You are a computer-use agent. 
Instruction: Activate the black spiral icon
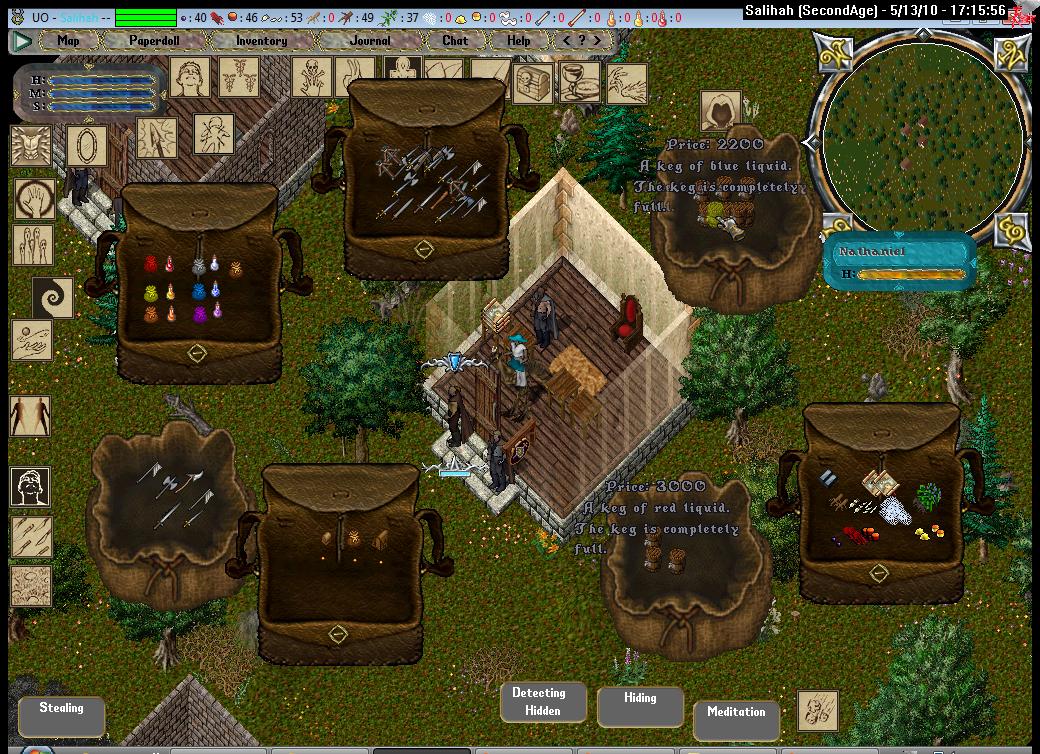52,299
